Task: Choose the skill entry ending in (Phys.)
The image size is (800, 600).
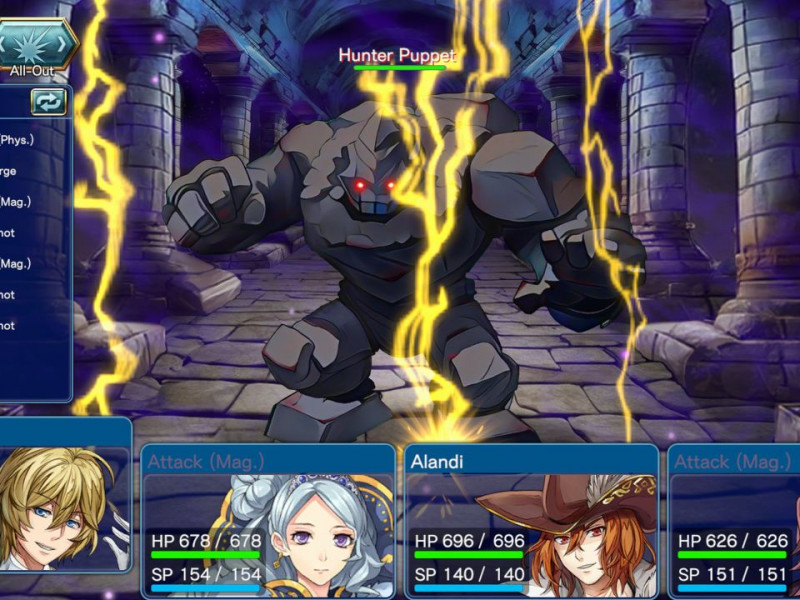Action: coord(18,140)
